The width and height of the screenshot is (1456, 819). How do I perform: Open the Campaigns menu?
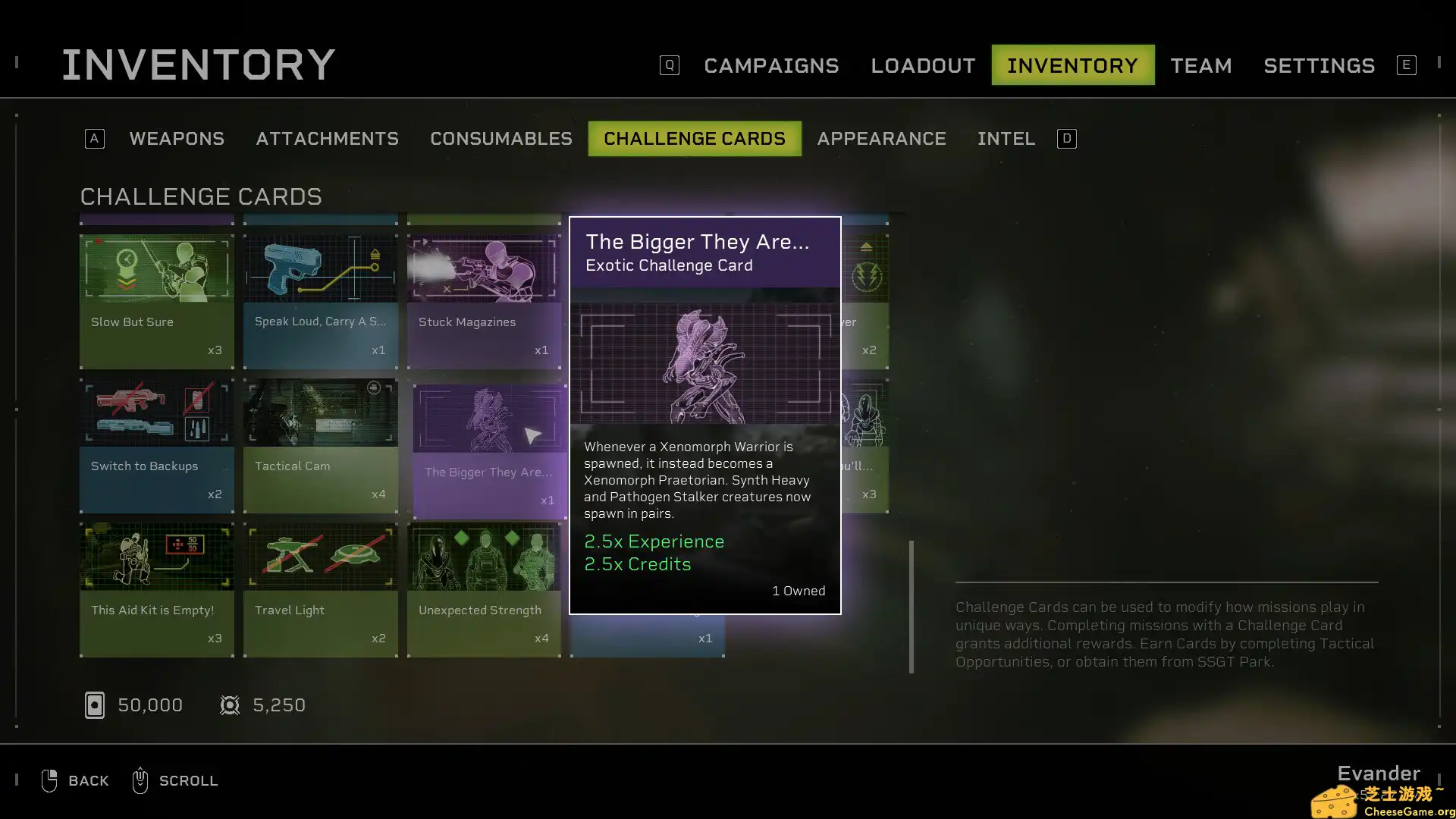[770, 66]
